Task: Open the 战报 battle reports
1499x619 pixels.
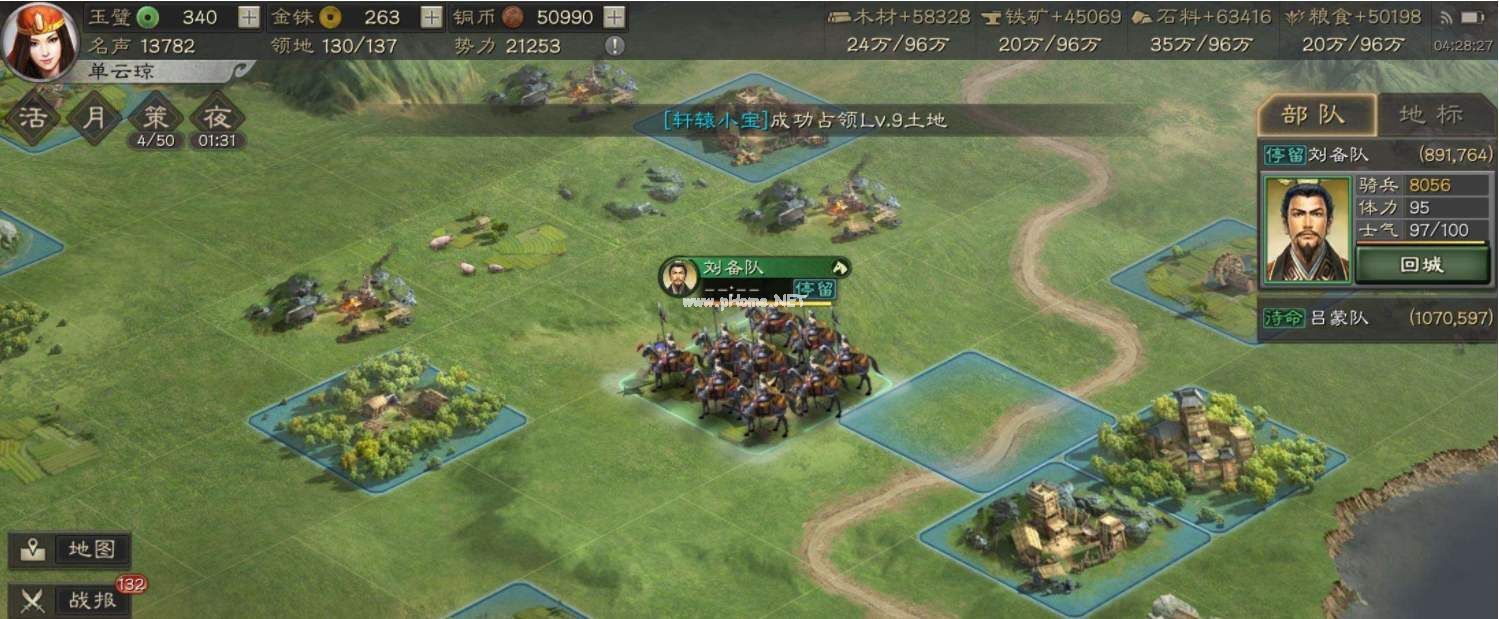Action: click(70, 600)
